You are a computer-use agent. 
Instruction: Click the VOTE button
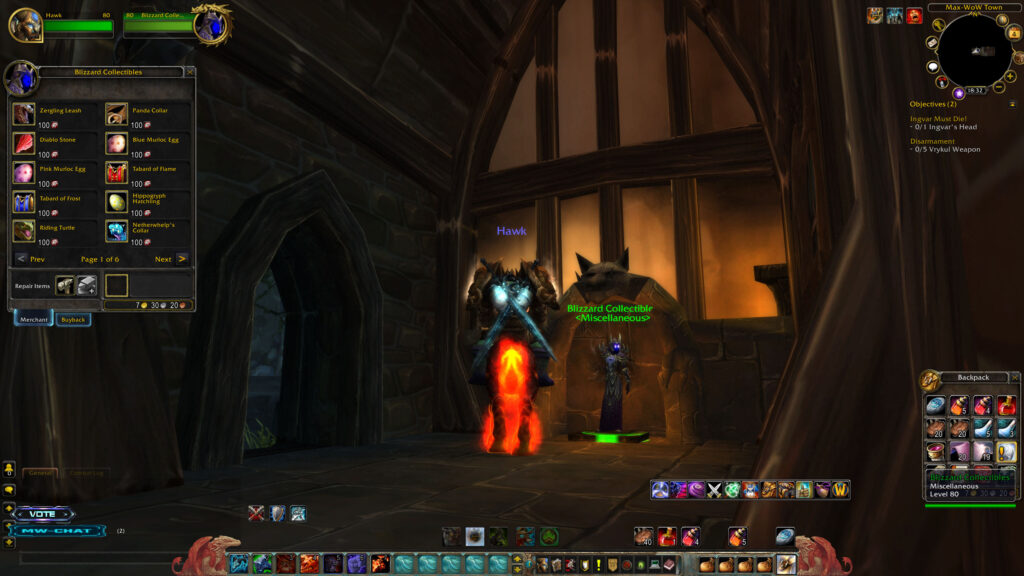point(43,514)
